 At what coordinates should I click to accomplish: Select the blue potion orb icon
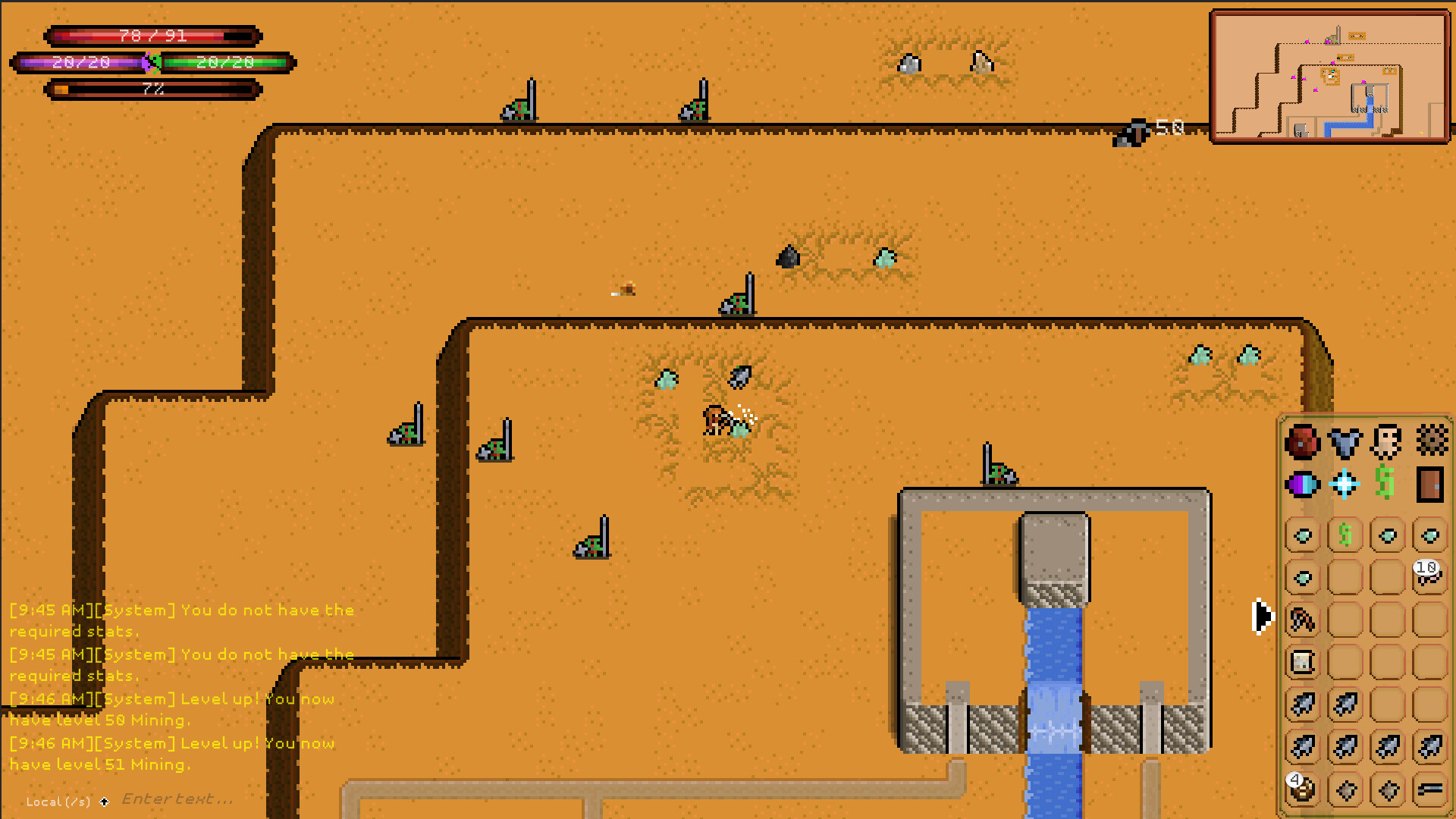tap(1302, 485)
